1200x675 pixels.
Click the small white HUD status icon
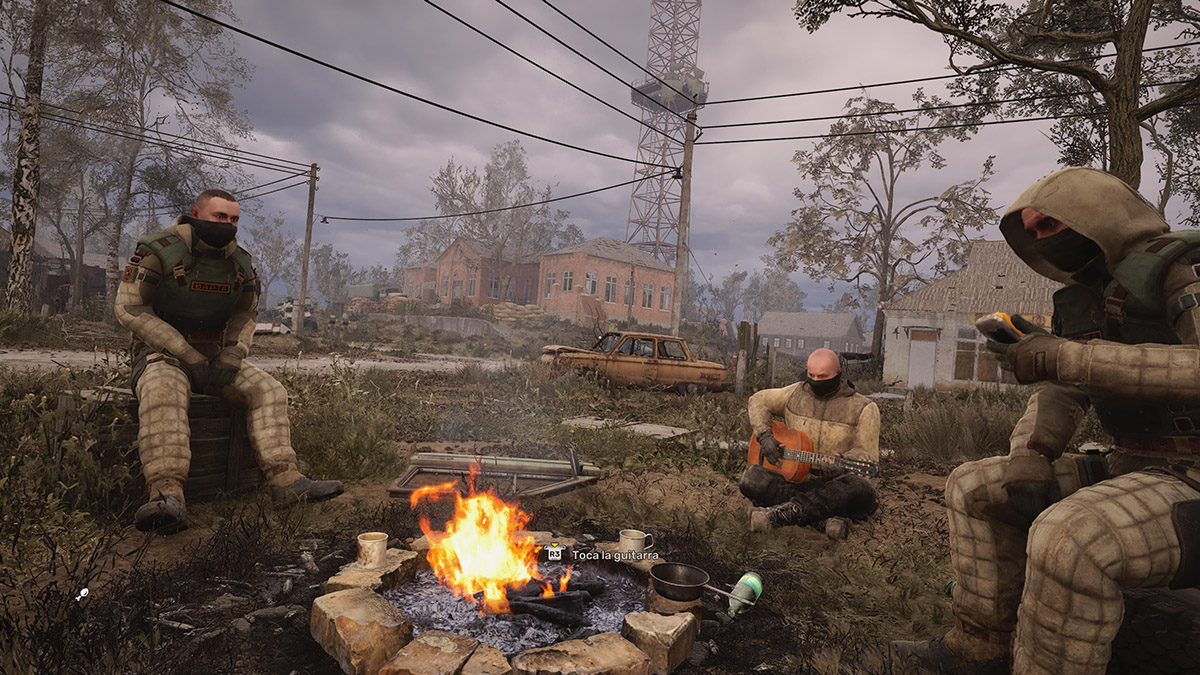click(x=82, y=594)
